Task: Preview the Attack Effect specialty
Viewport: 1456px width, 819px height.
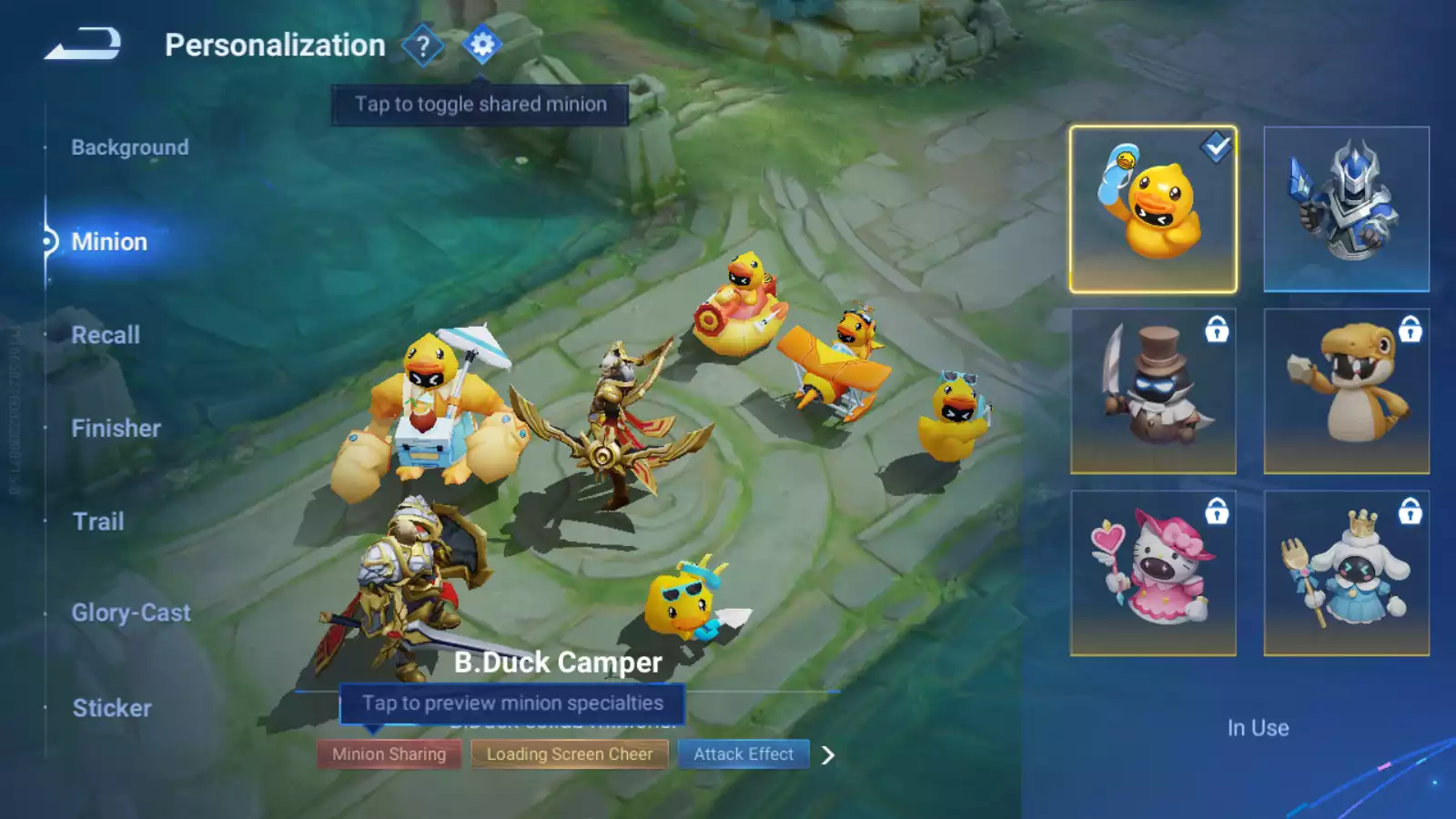Action: 743,754
